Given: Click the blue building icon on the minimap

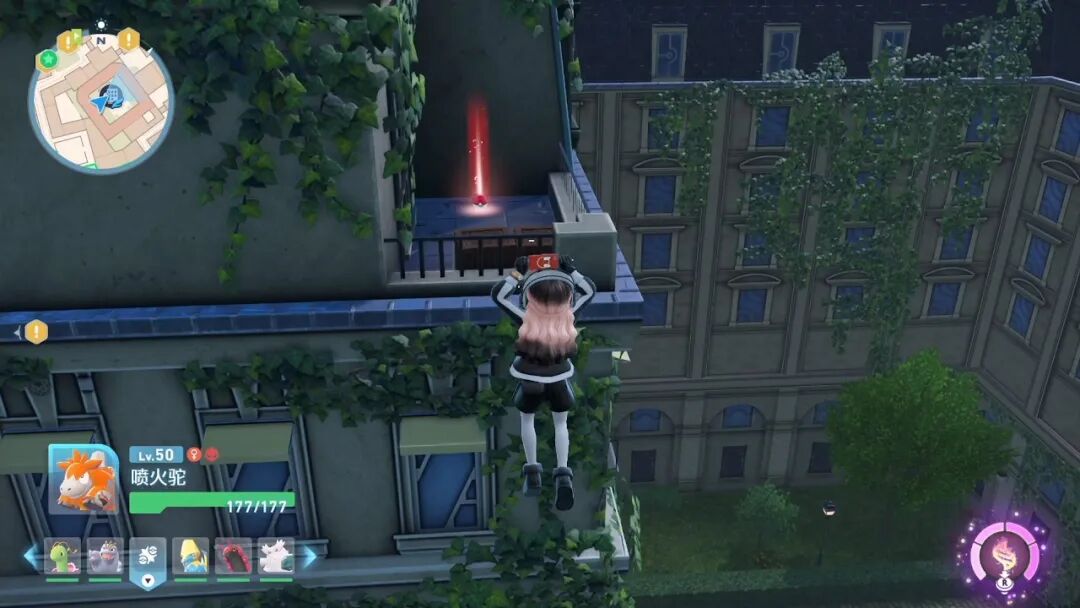Looking at the screenshot, I should (112, 96).
